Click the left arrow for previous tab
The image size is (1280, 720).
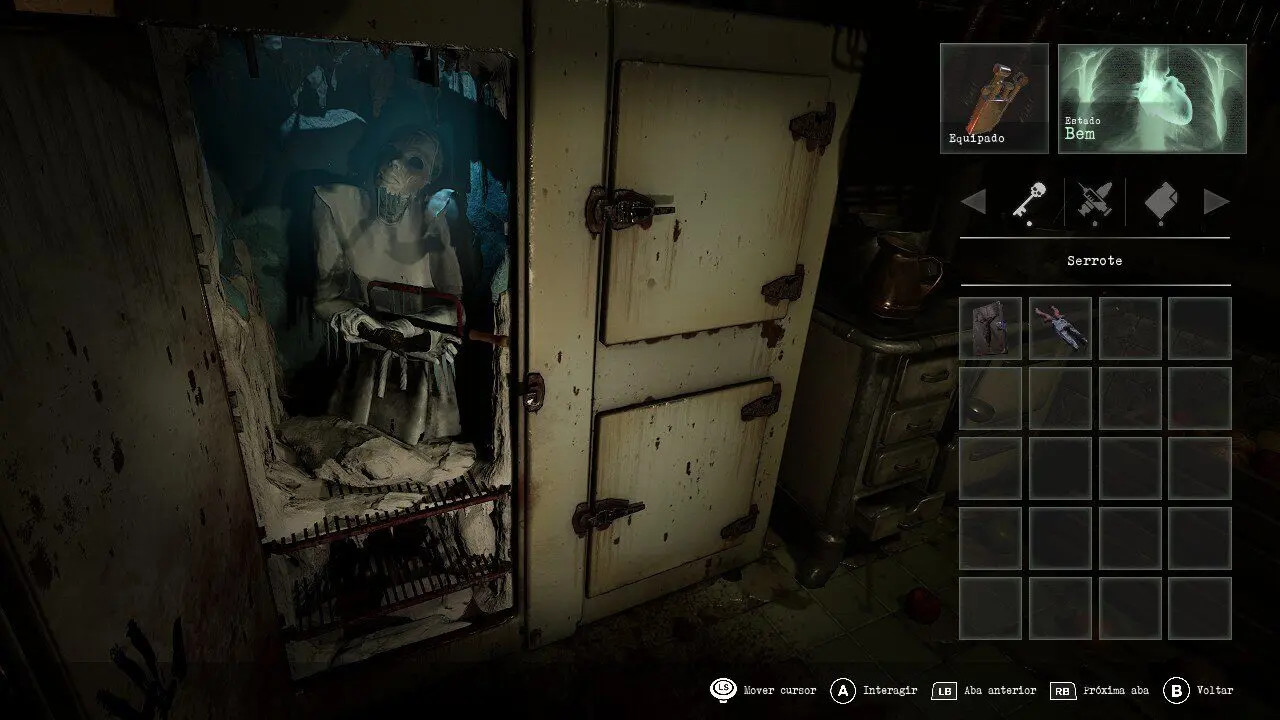pos(973,202)
